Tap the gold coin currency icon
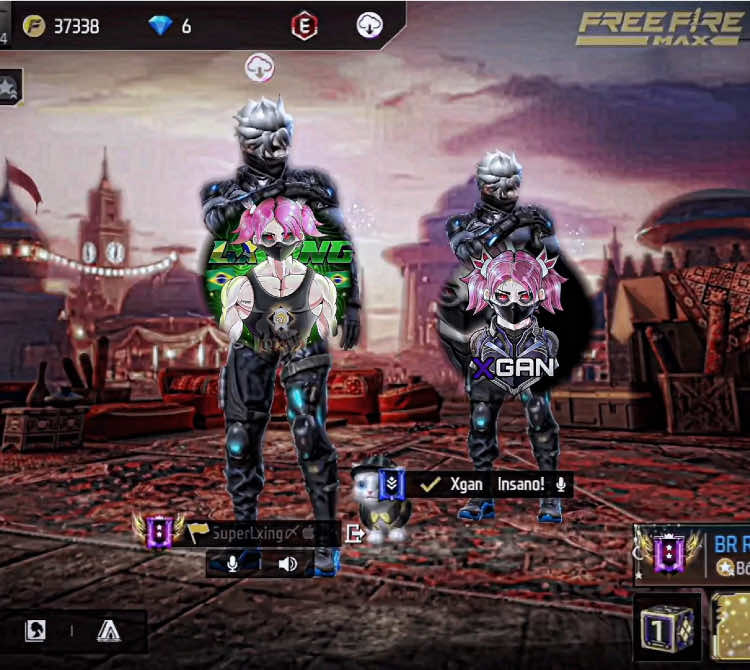This screenshot has width=750, height=670. click(34, 26)
